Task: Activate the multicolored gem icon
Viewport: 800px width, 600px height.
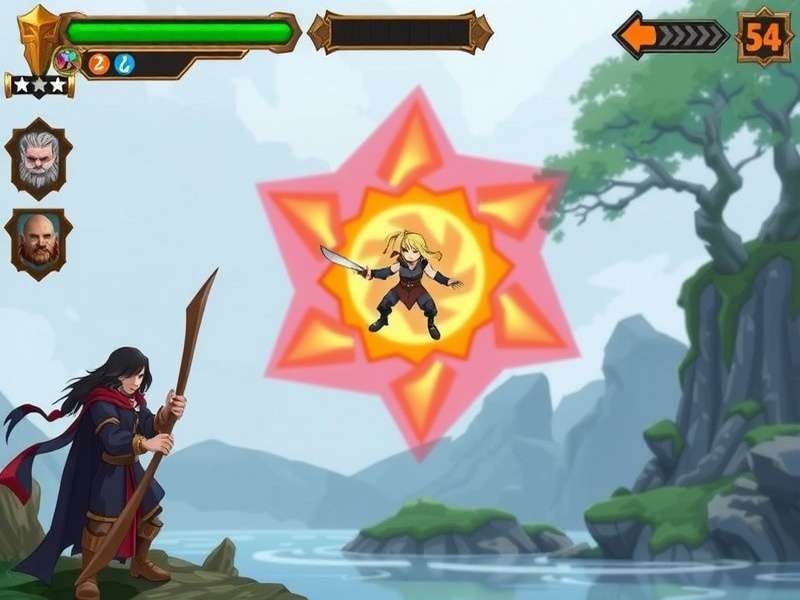Action: 68,60
